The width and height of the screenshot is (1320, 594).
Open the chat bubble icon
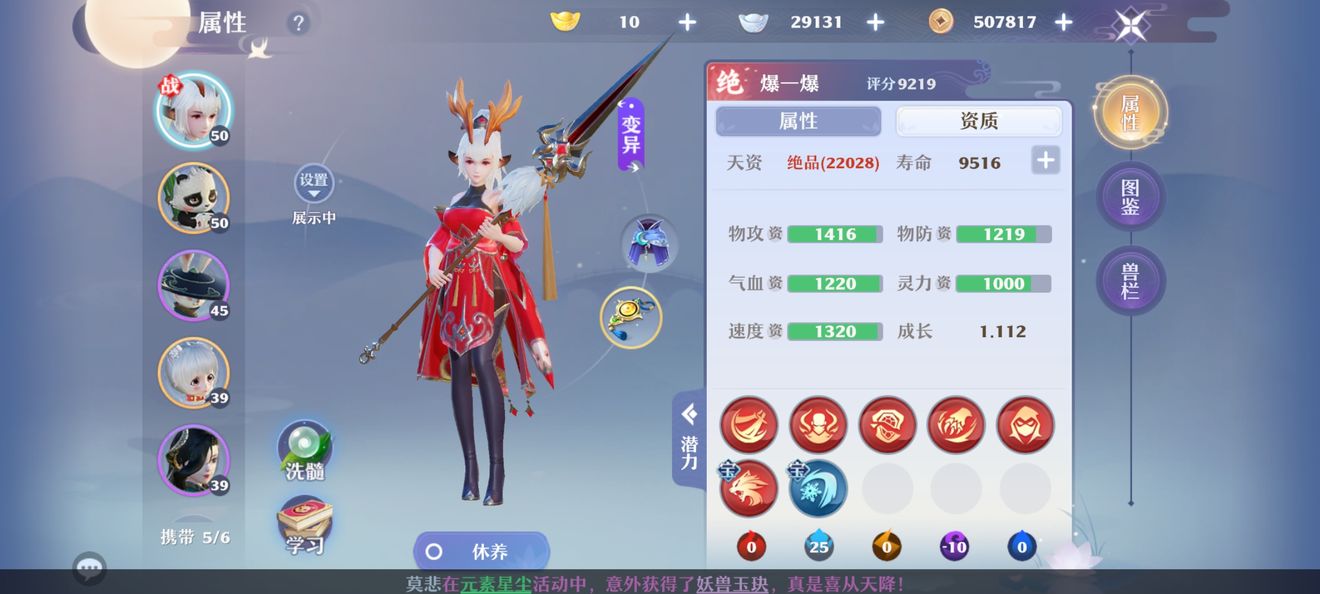[x=90, y=569]
